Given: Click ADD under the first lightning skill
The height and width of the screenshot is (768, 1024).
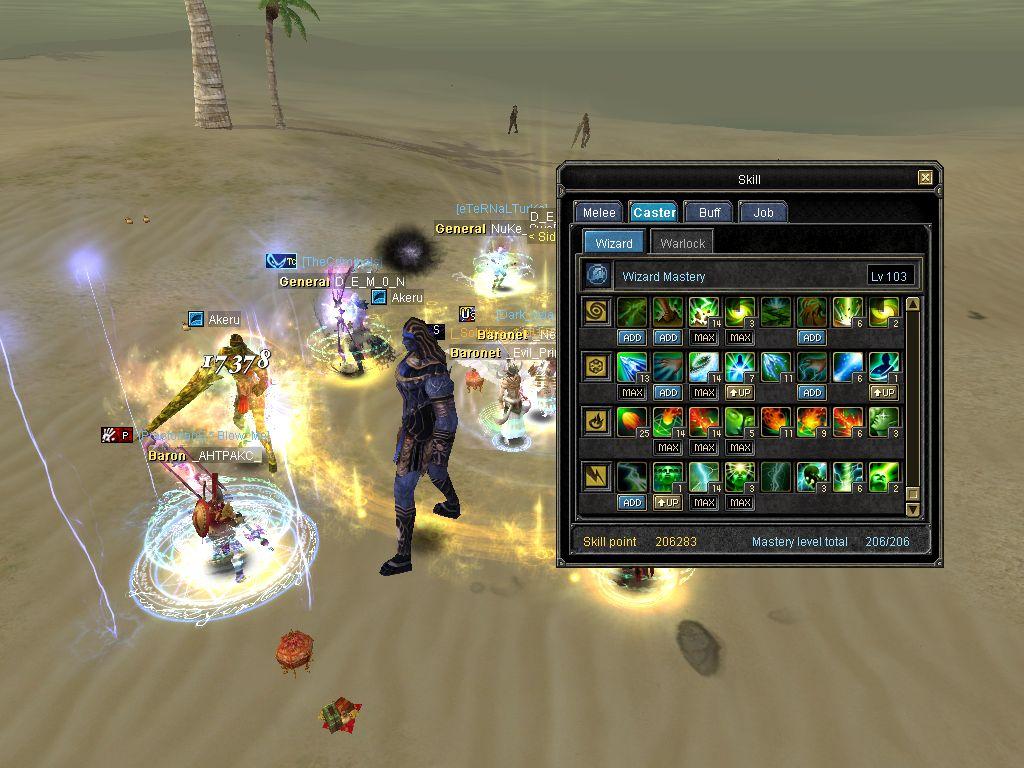Looking at the screenshot, I should tap(632, 502).
